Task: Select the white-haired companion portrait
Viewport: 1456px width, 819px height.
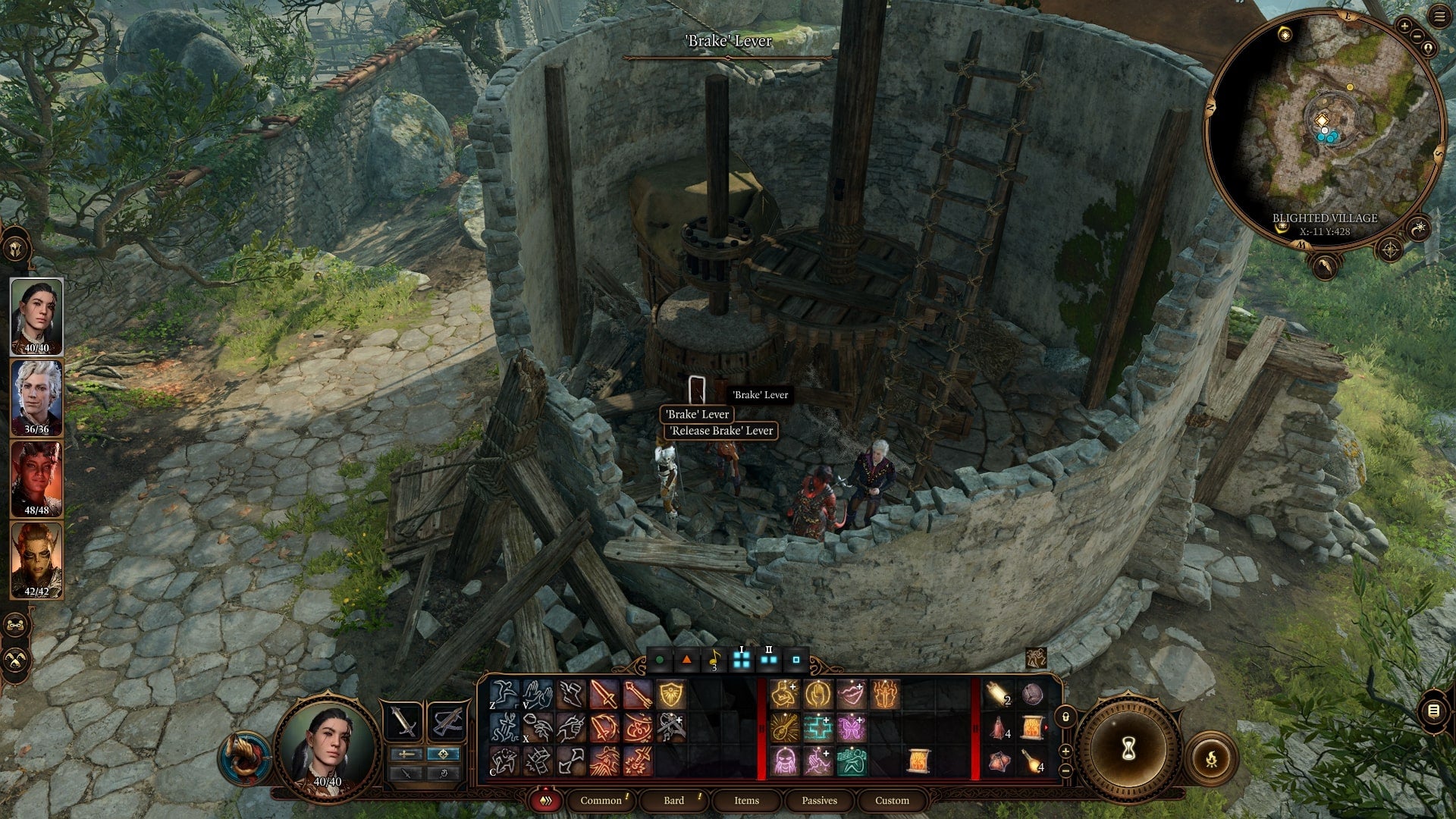Action: click(x=36, y=397)
